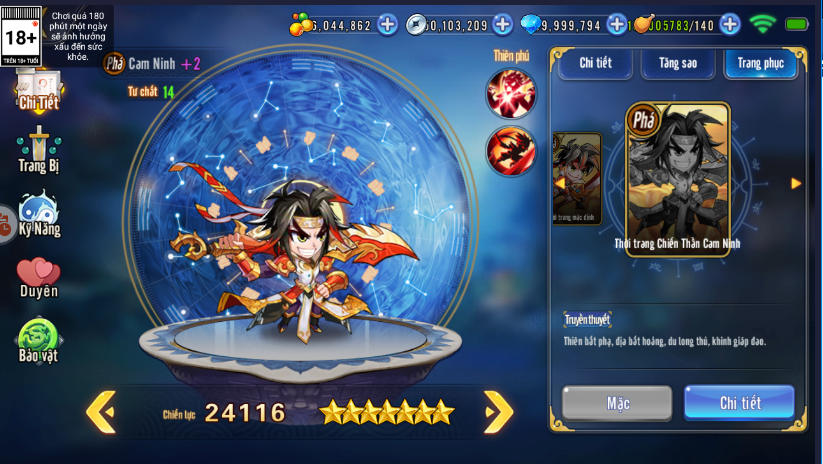Open the Kỹ Năng skills menu
The image size is (823, 464).
point(39,215)
